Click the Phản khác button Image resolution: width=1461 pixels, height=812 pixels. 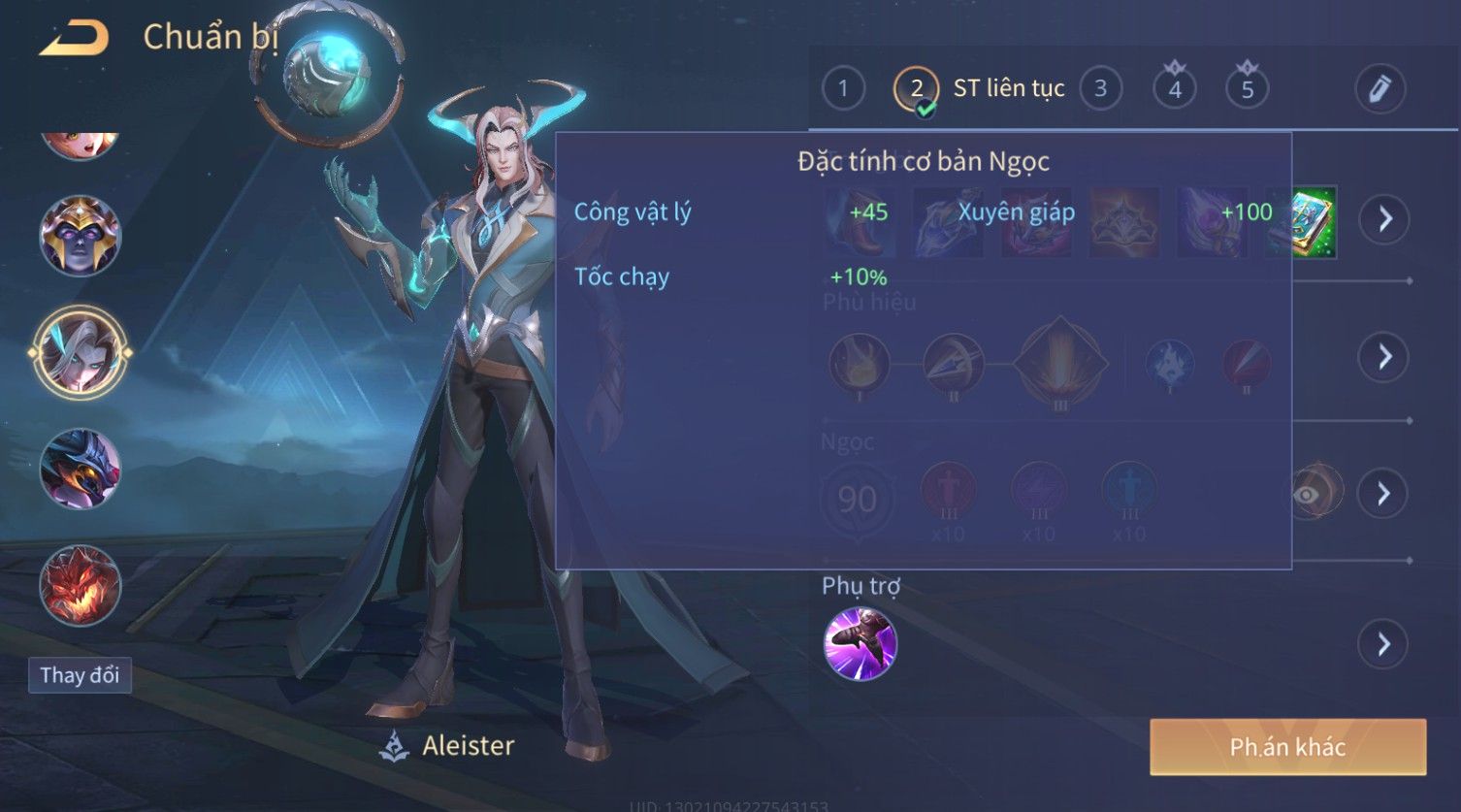tap(1287, 747)
